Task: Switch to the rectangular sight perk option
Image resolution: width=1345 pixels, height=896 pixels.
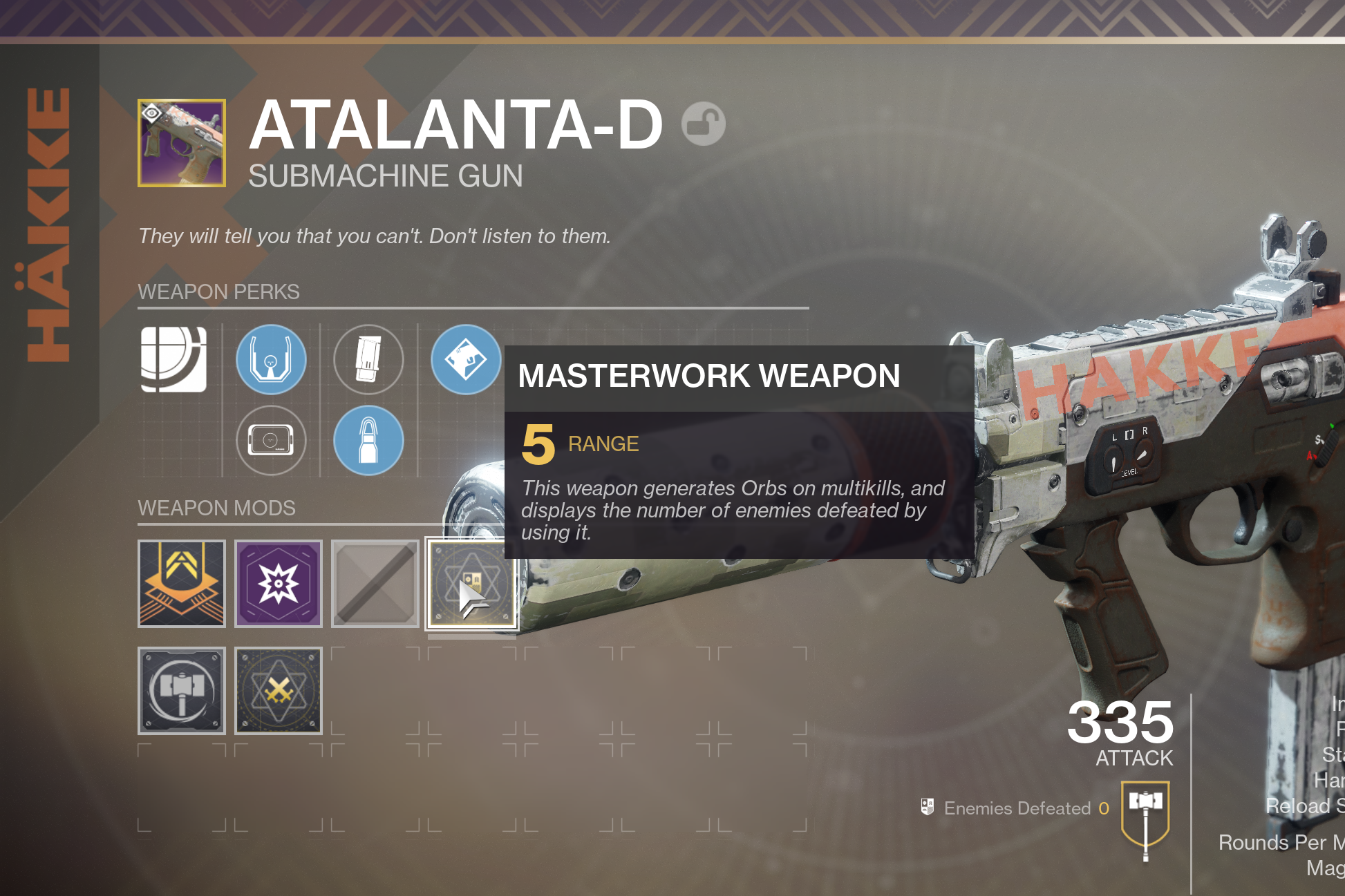Action: 271,441
